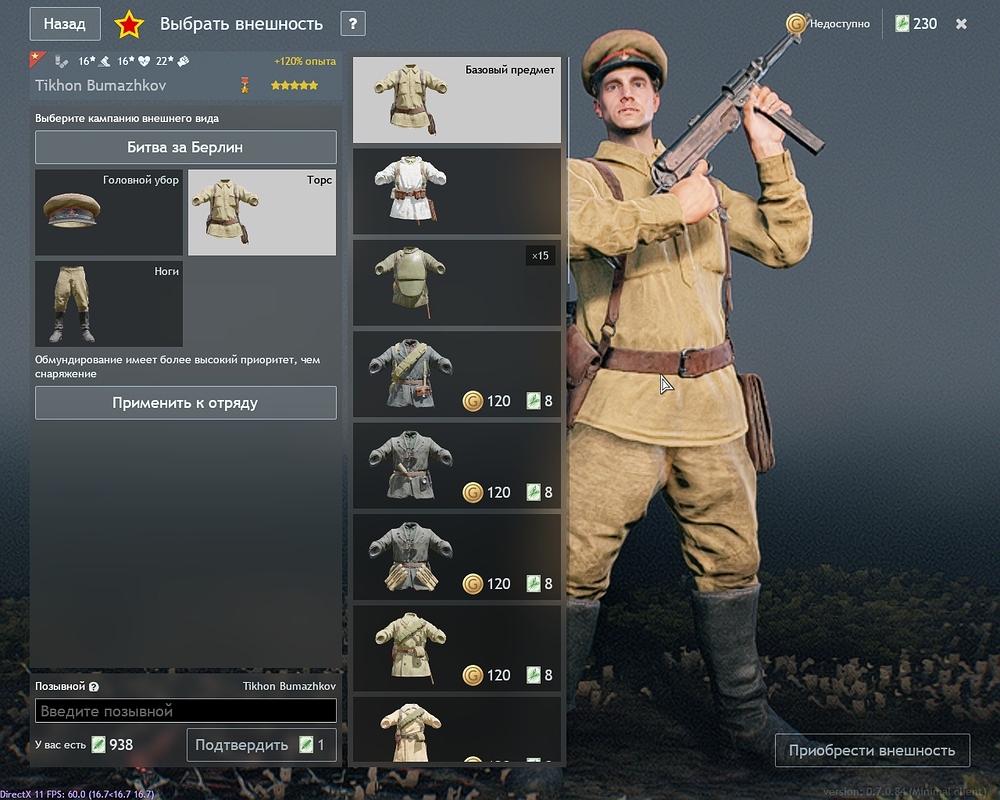Viewport: 1000px width, 800px height.
Task: Open the question mark help button
Action: (x=352, y=24)
